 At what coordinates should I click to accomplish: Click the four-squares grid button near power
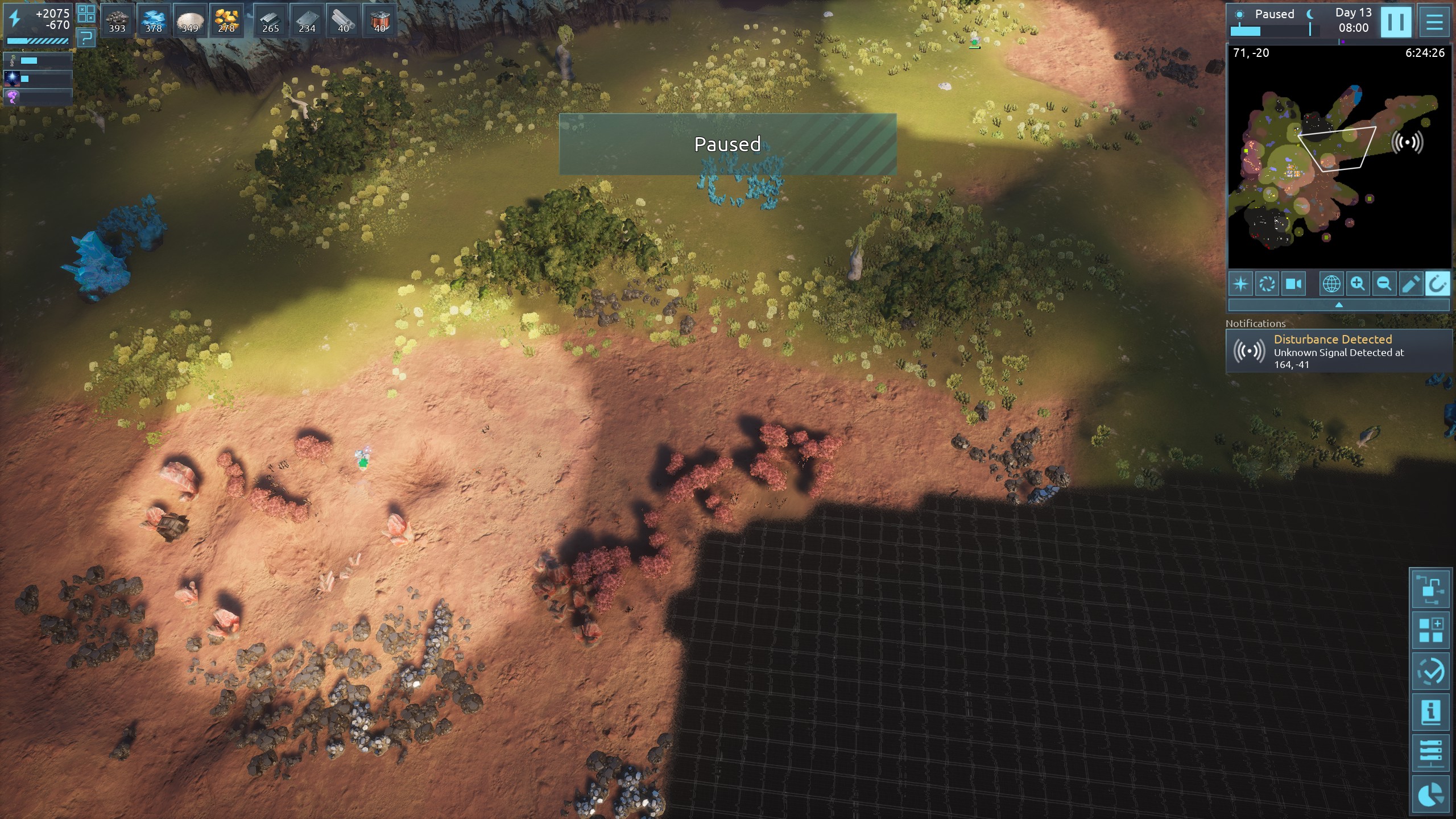[86, 13]
